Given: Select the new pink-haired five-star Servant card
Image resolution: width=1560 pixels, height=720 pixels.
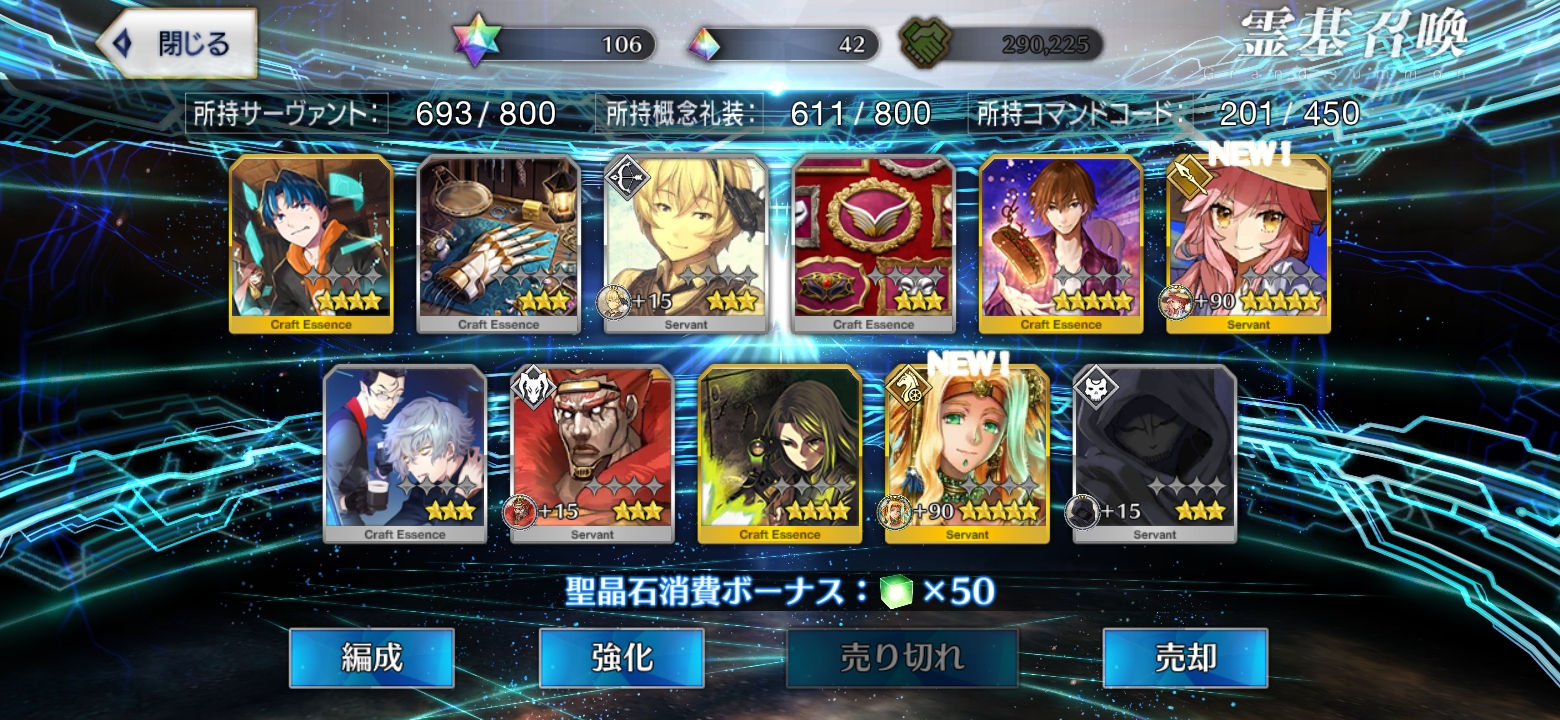Looking at the screenshot, I should click(1248, 243).
